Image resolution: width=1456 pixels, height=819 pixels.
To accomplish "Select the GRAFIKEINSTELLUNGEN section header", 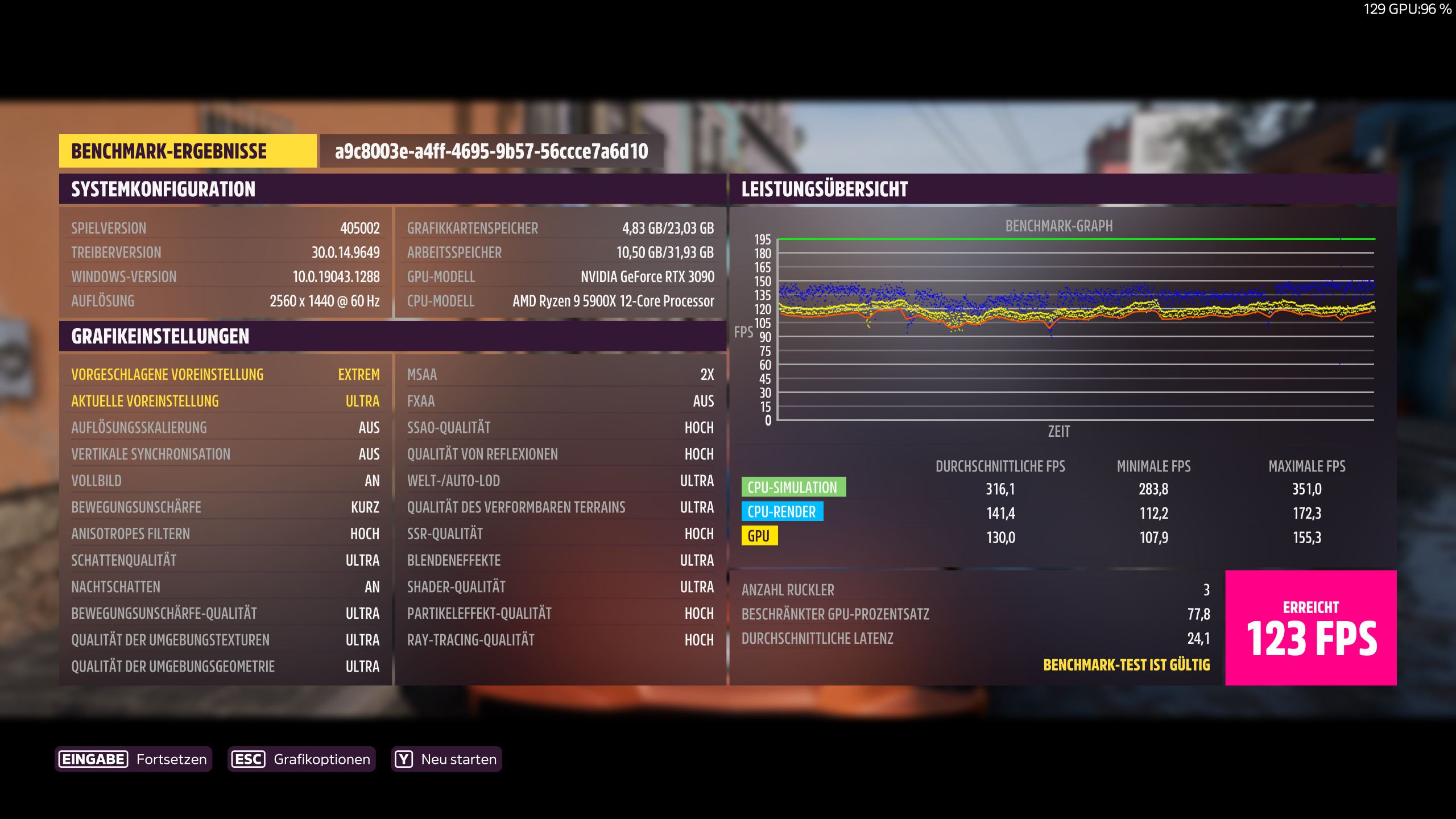I will [x=160, y=336].
